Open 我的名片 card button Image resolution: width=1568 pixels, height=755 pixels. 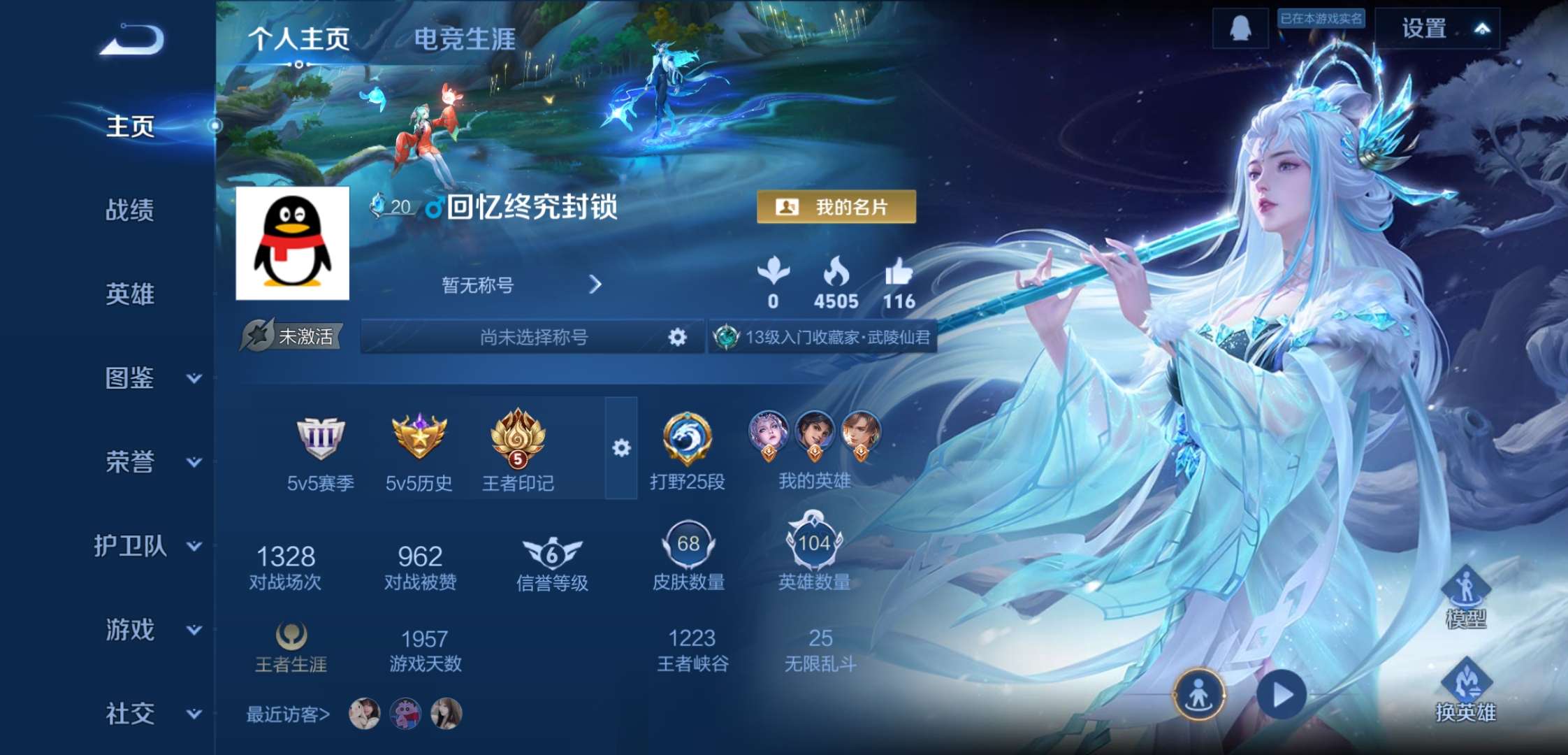(x=836, y=208)
